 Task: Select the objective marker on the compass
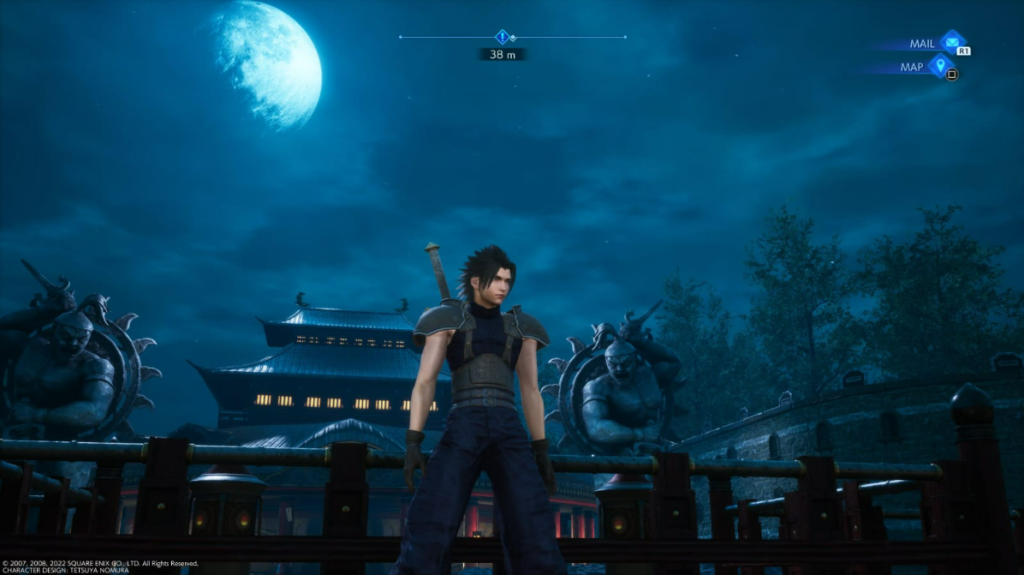click(502, 37)
